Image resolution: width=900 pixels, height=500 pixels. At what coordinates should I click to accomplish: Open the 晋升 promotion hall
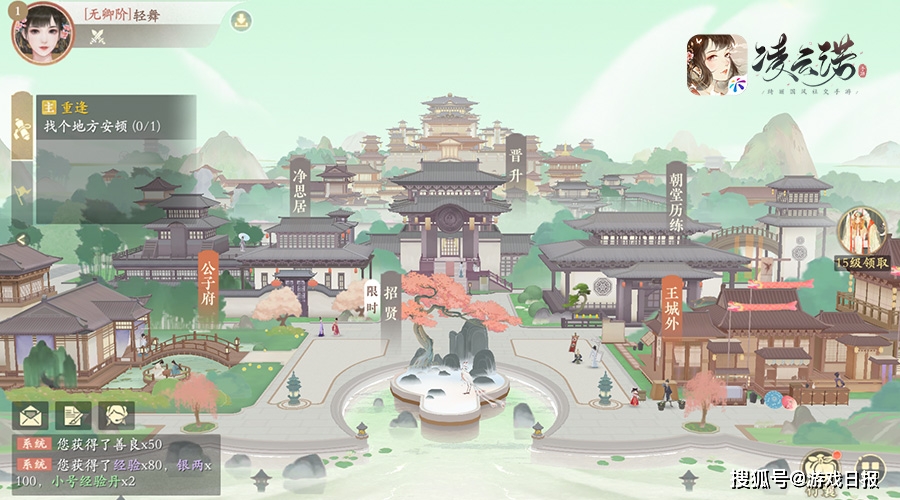pos(515,165)
